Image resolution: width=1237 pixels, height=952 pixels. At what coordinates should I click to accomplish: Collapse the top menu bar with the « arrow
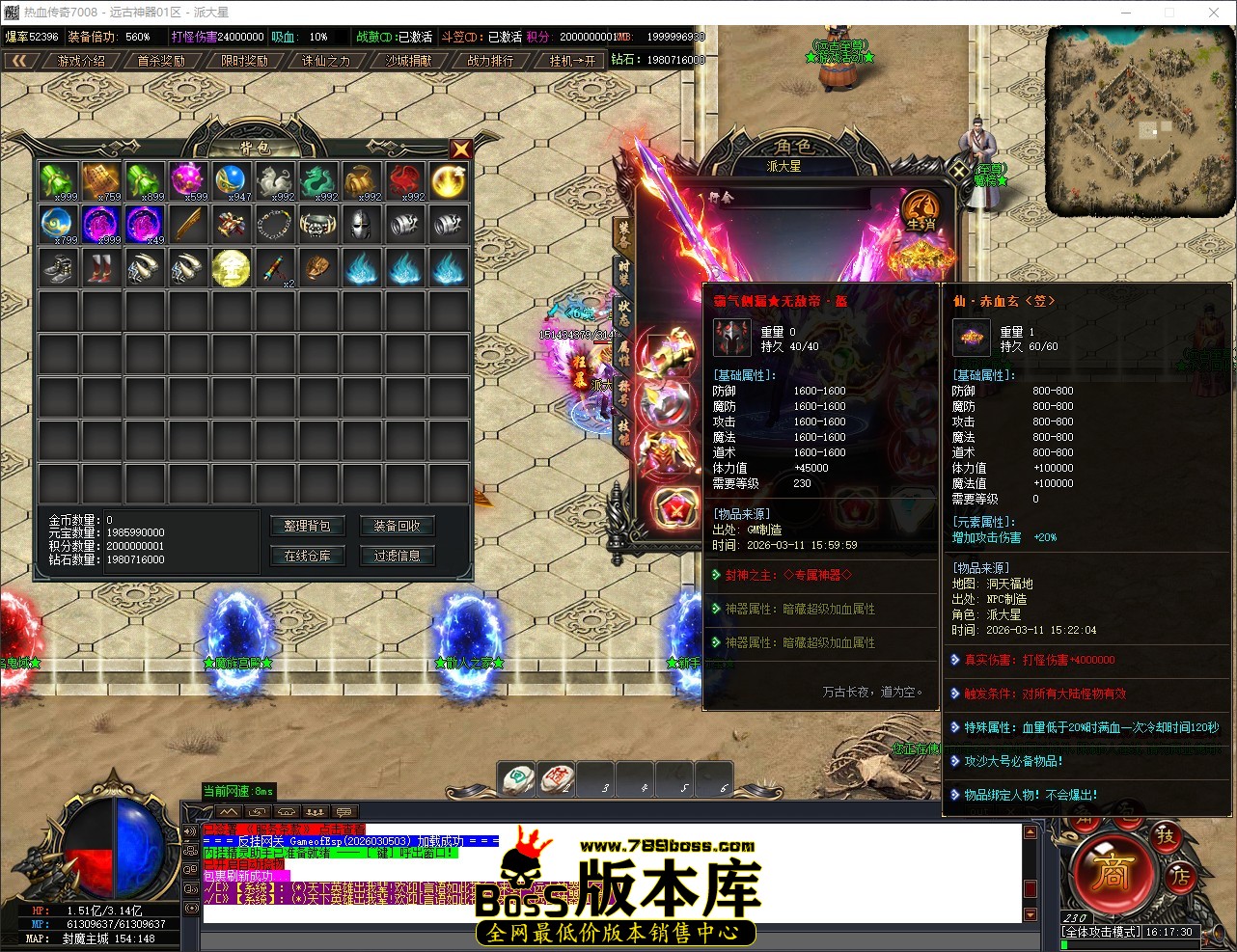tap(21, 59)
